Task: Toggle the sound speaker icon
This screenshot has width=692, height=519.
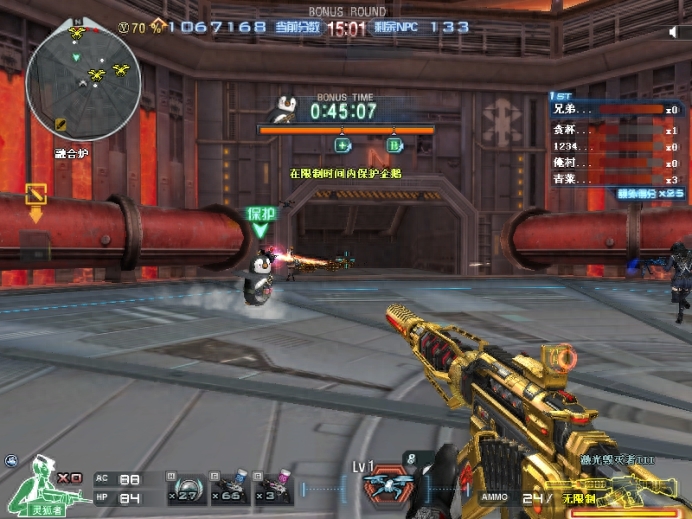Action: (x=673, y=32)
